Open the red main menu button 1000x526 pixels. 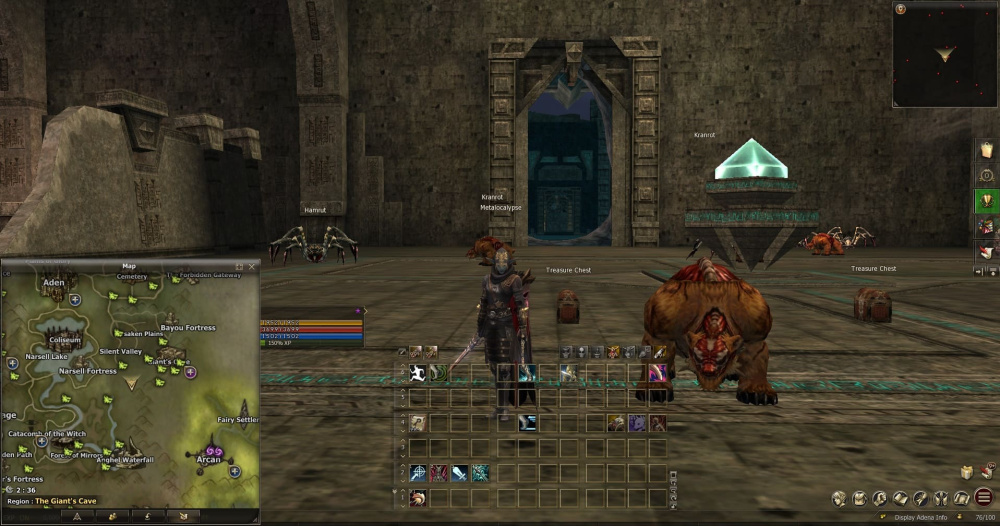(x=984, y=497)
